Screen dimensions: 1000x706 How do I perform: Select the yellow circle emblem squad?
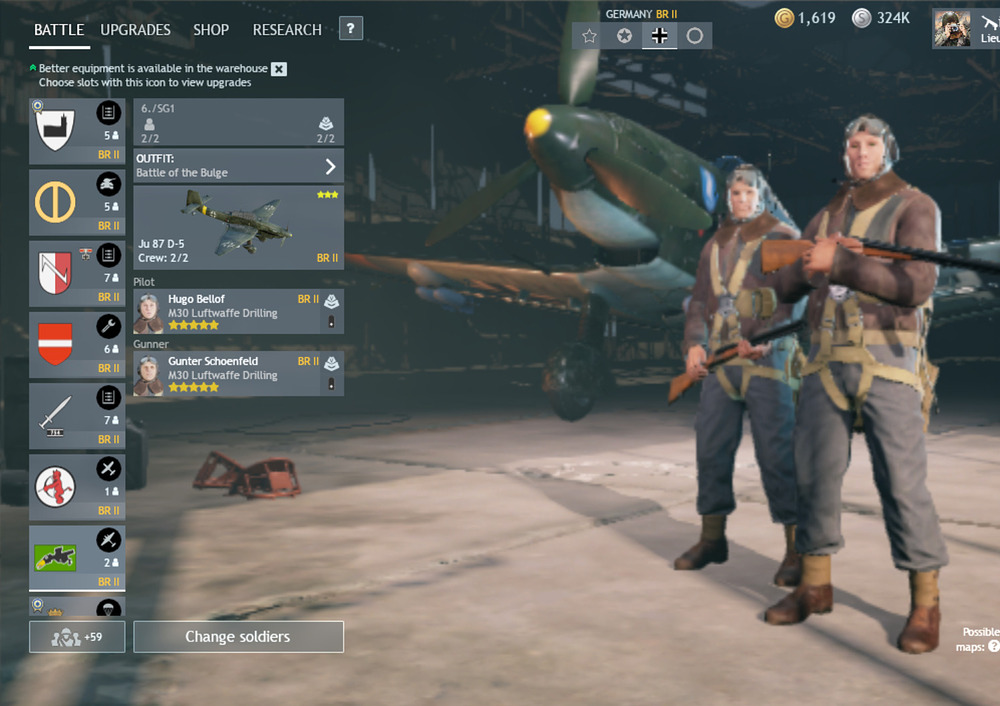click(x=77, y=202)
